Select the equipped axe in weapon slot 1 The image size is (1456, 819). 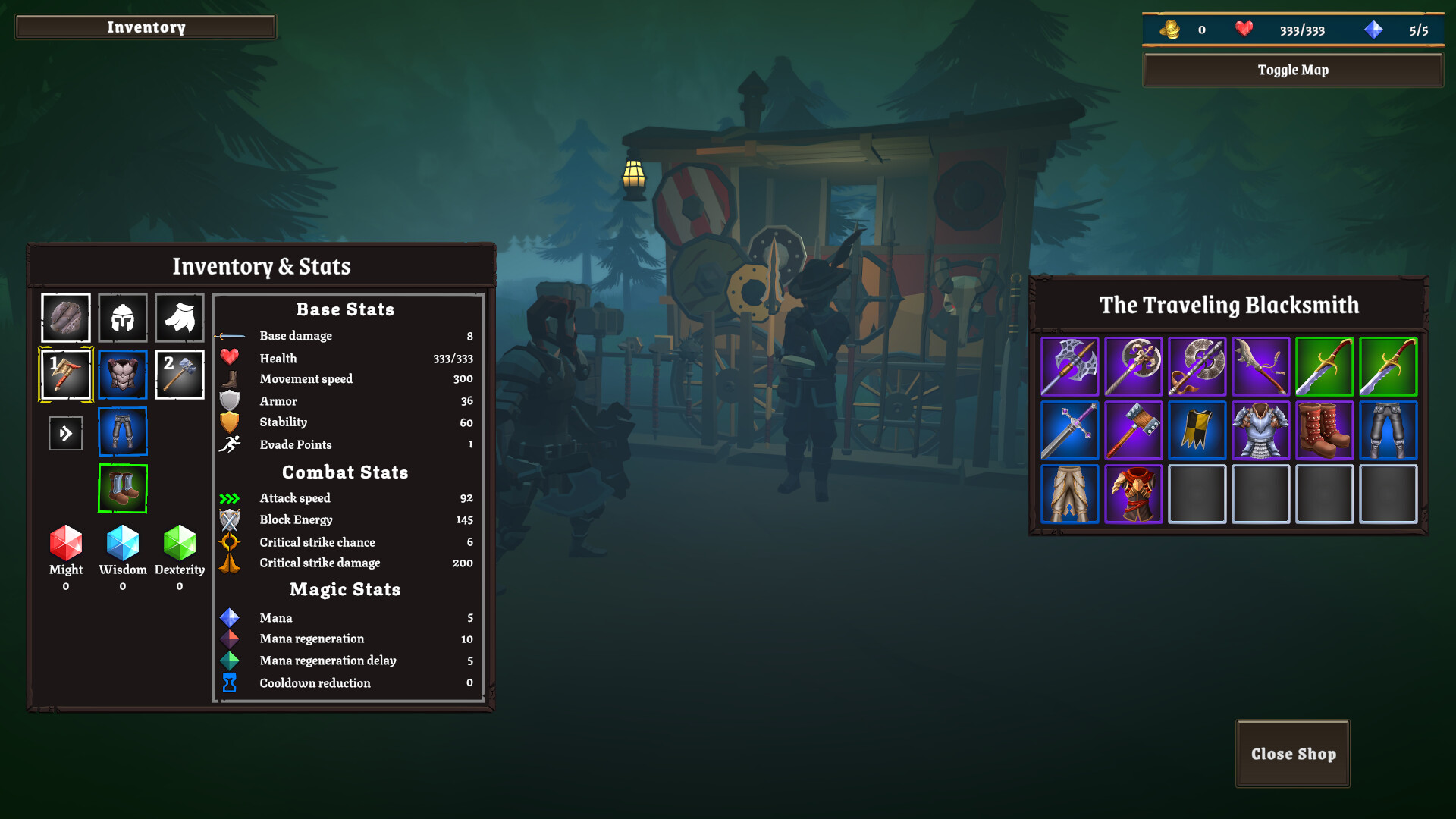(x=65, y=374)
